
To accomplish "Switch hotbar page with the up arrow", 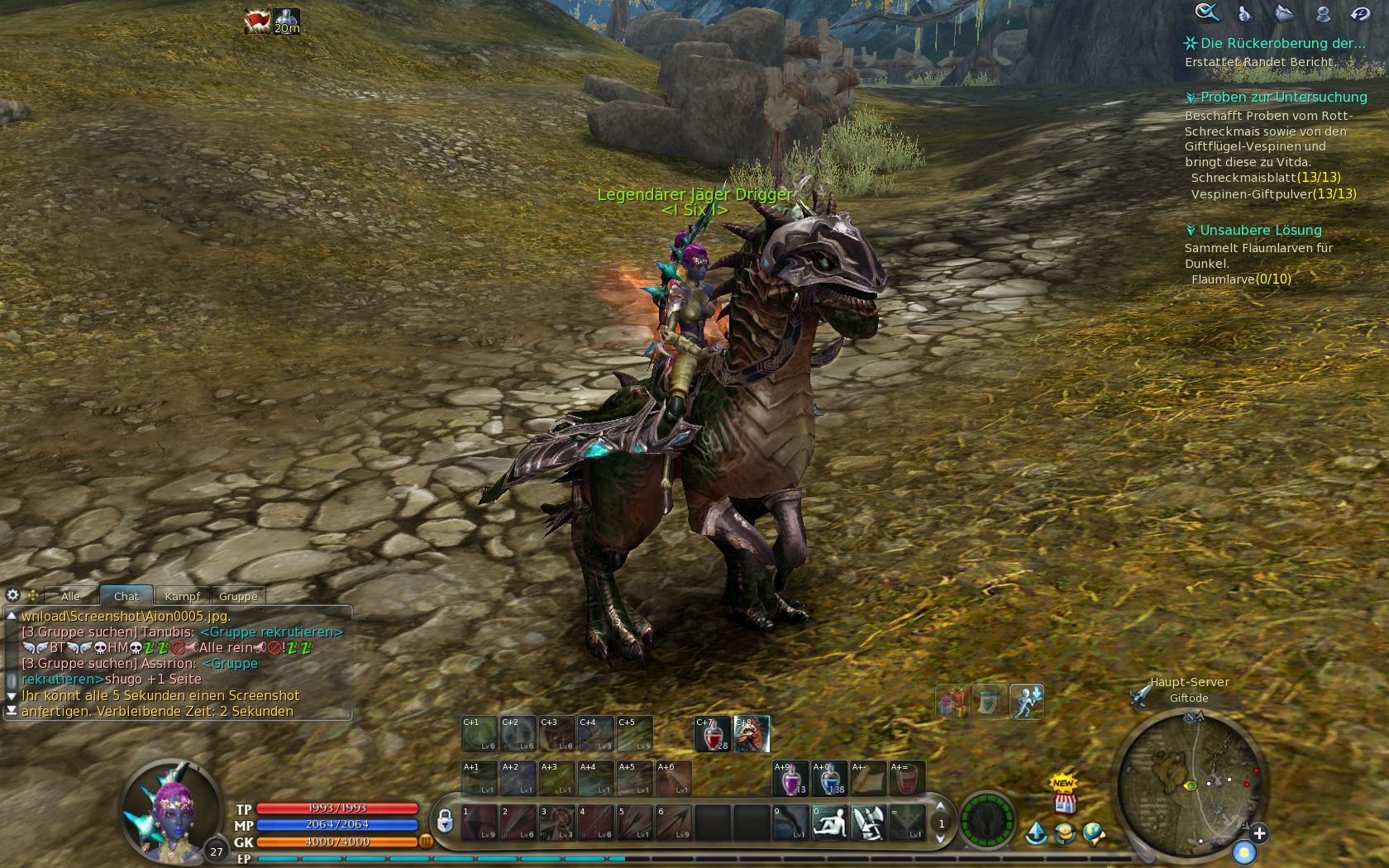I will (x=940, y=807).
